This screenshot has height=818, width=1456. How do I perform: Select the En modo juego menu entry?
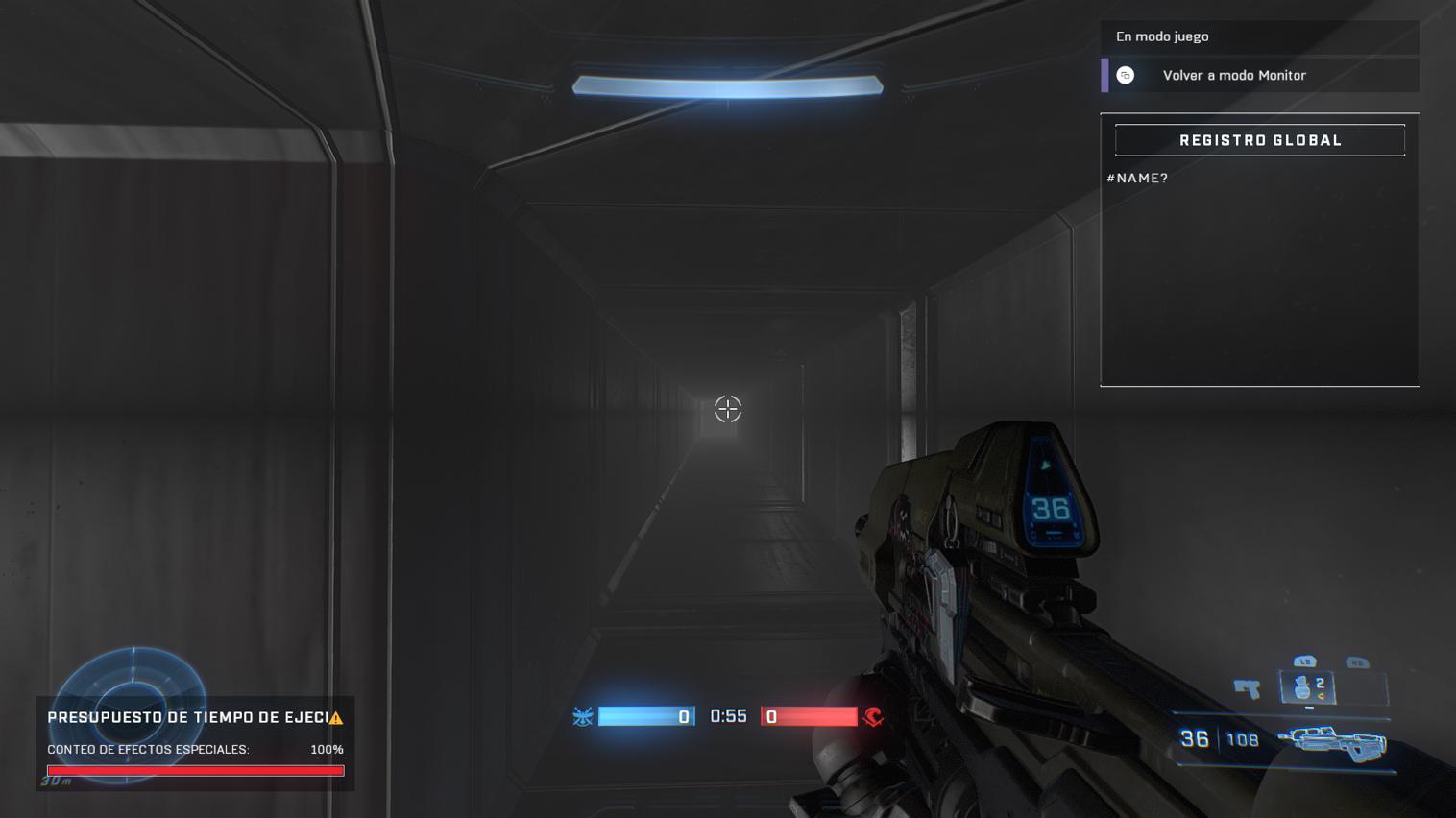[x=1162, y=36]
